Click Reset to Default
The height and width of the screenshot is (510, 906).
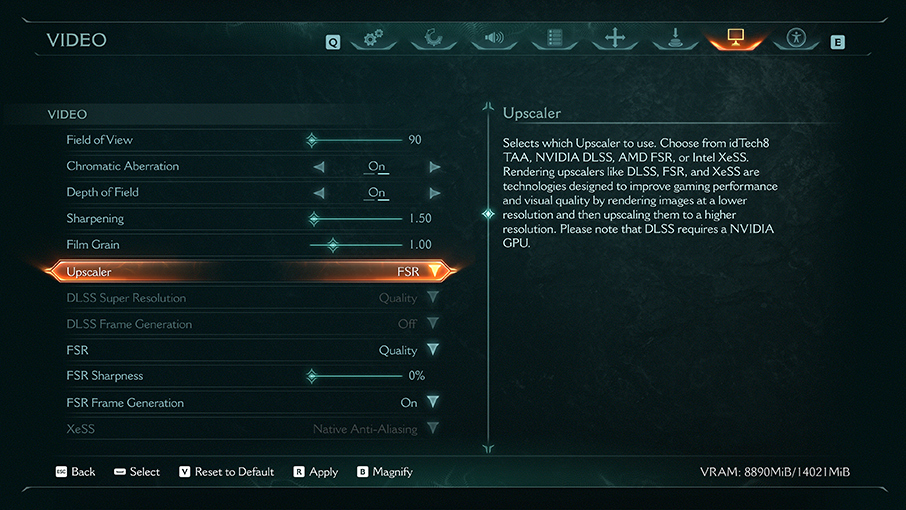pyautogui.click(x=226, y=472)
